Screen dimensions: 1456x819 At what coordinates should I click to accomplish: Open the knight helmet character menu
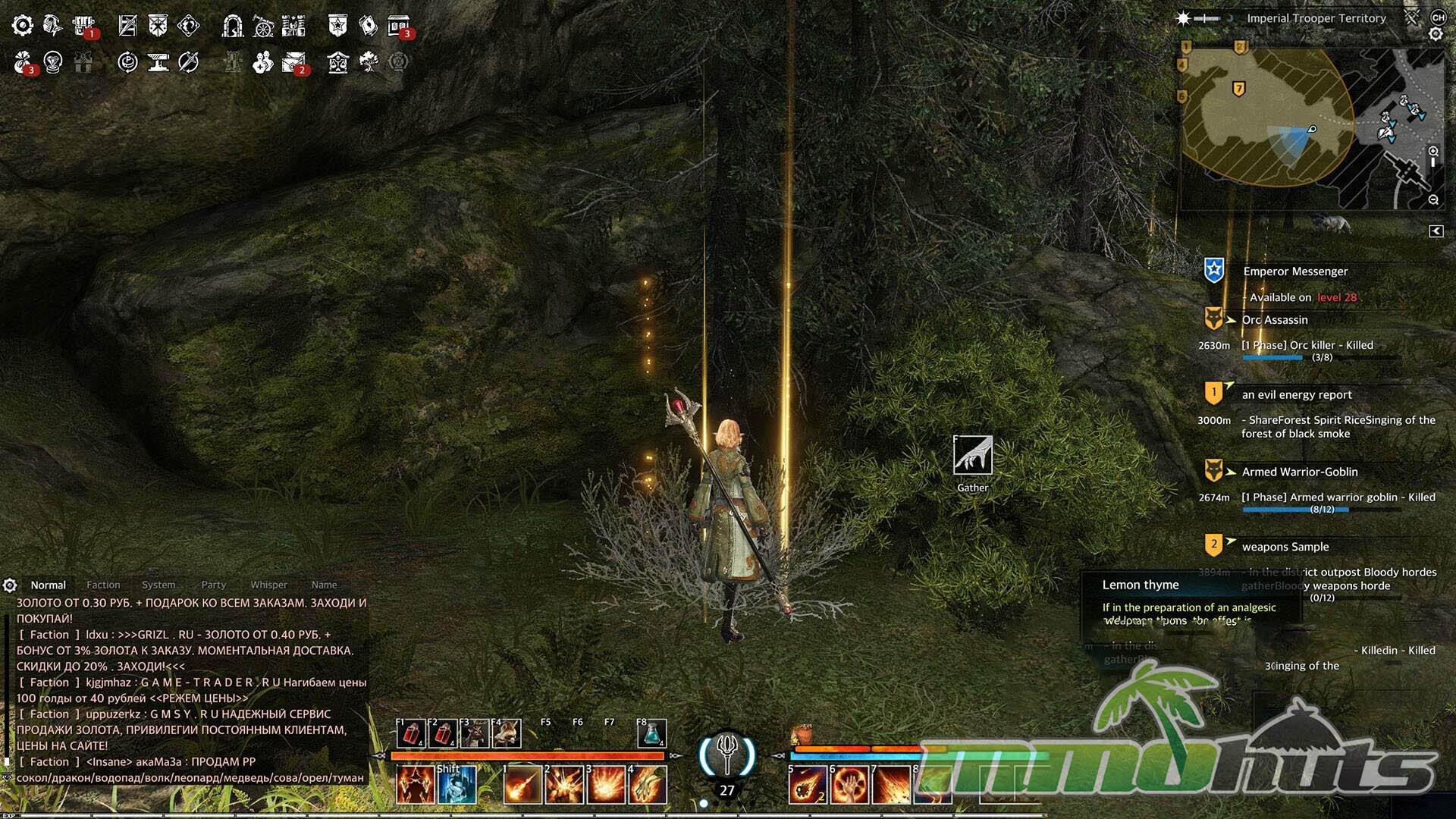52,26
